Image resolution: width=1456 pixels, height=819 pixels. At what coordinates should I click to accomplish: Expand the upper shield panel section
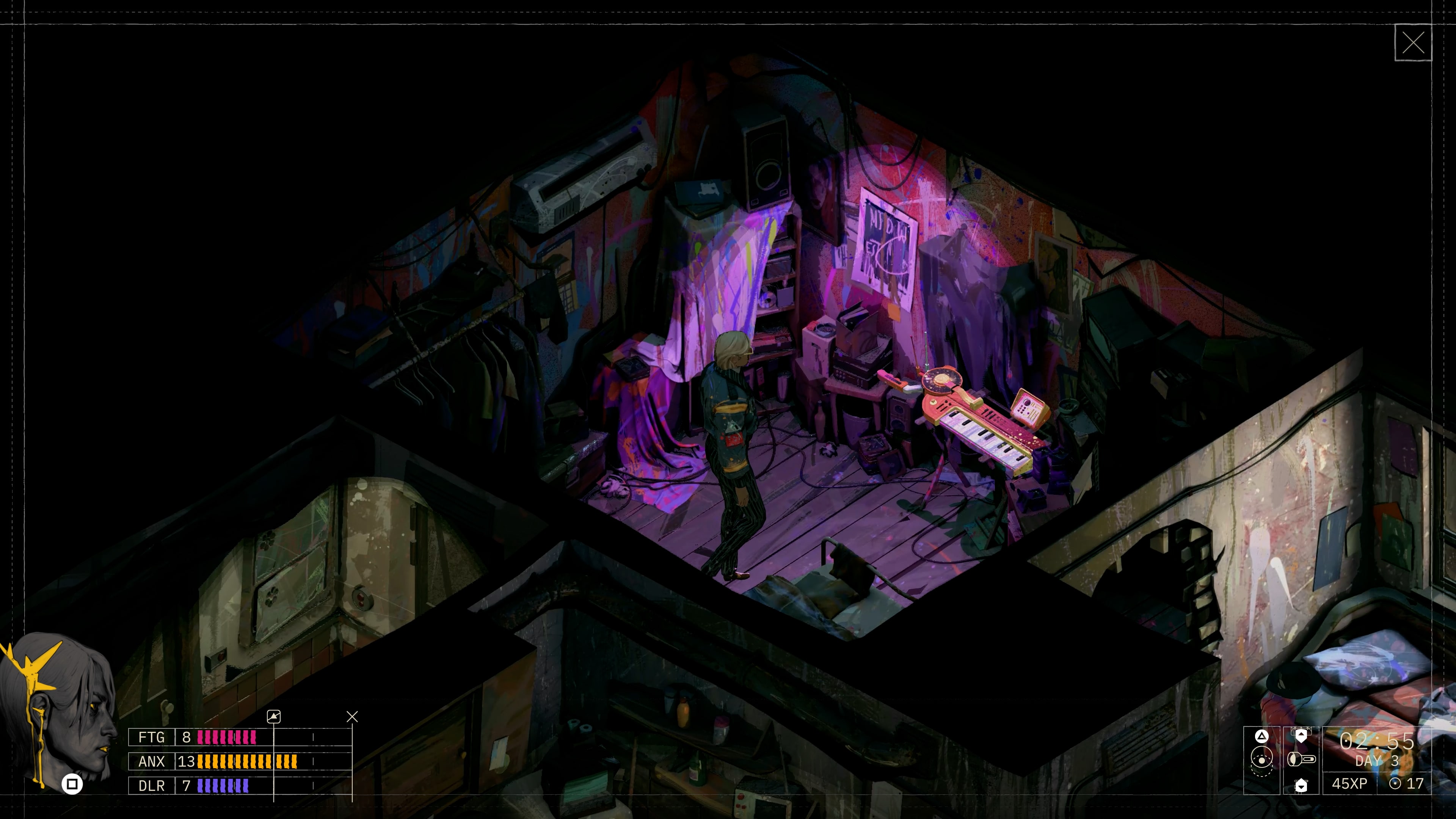[1301, 736]
